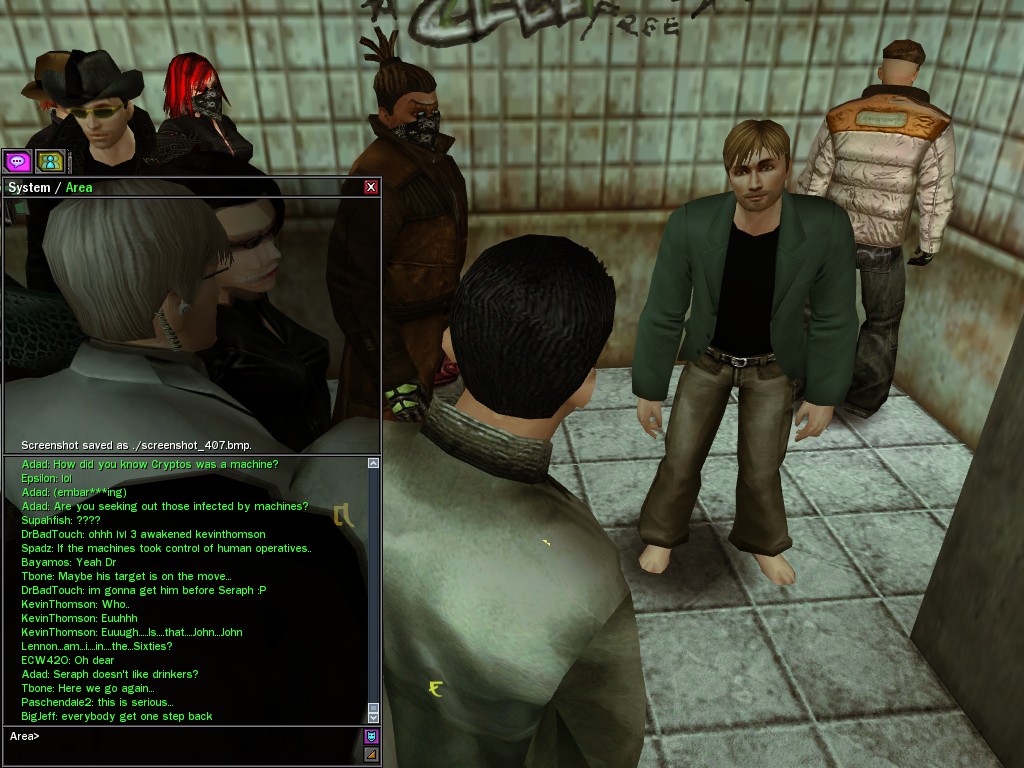Switch to the System chat channel
Image resolution: width=1024 pixels, height=768 pixels.
pyautogui.click(x=28, y=187)
